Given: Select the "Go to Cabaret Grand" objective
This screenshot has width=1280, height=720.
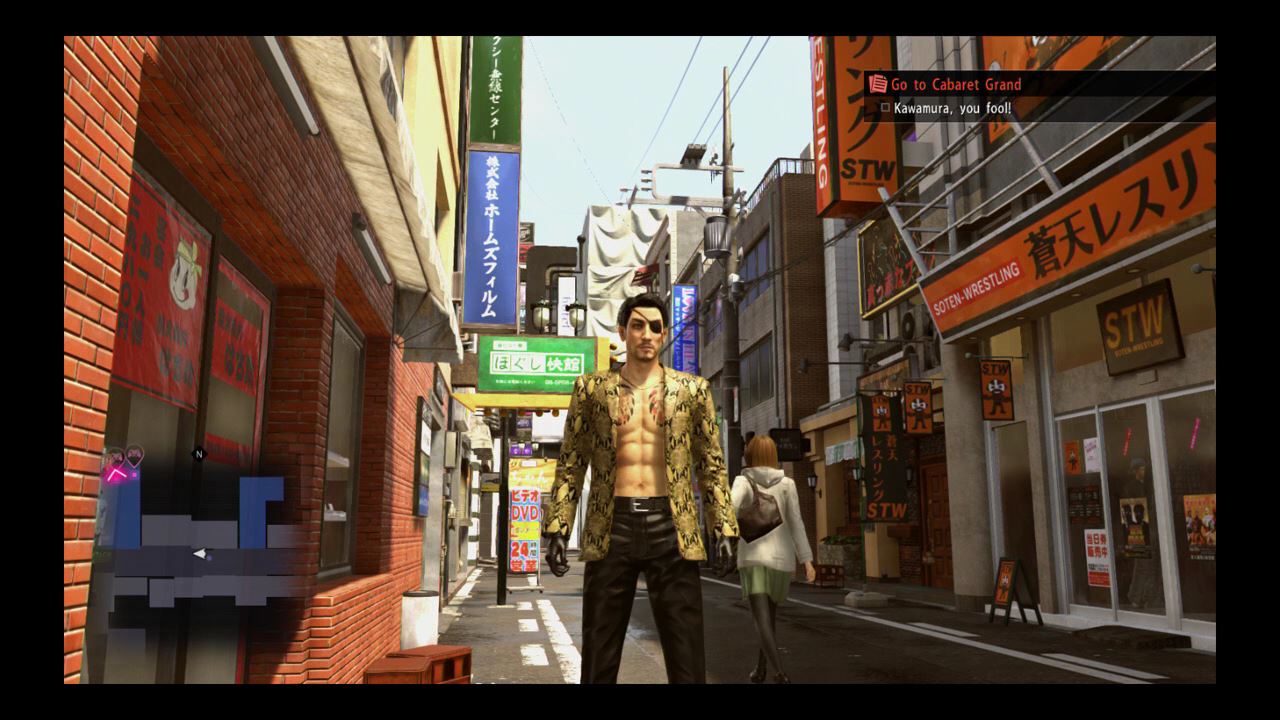Looking at the screenshot, I should (x=955, y=85).
